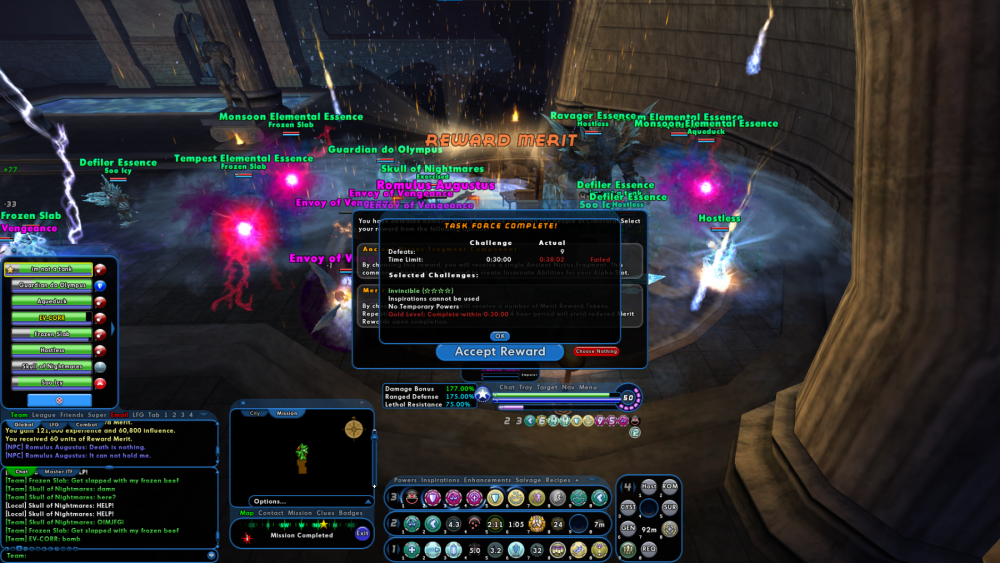Open the Email tab
Screen dimensions: 1000x563
(x=120, y=414)
